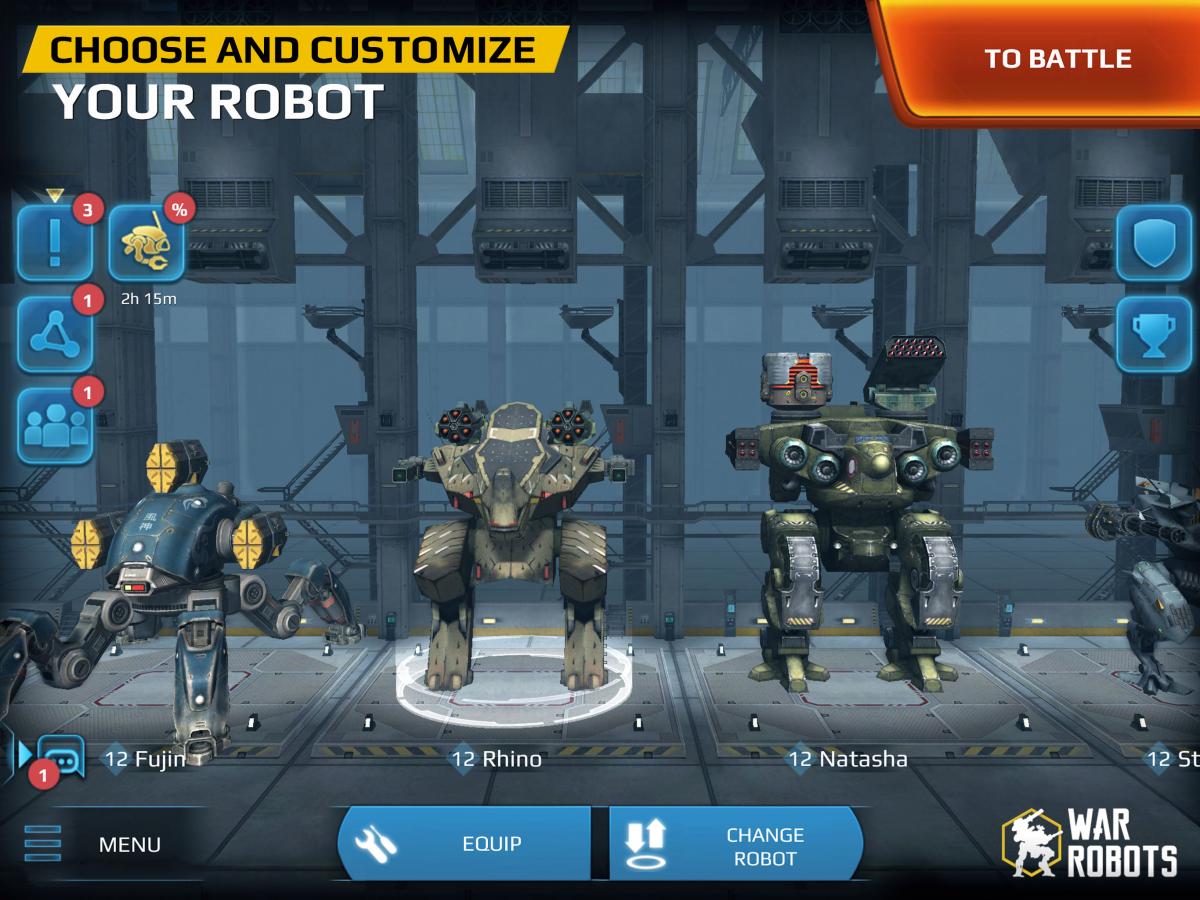Open the exclamation mark notifications icon
1200x900 pixels.
tap(55, 243)
